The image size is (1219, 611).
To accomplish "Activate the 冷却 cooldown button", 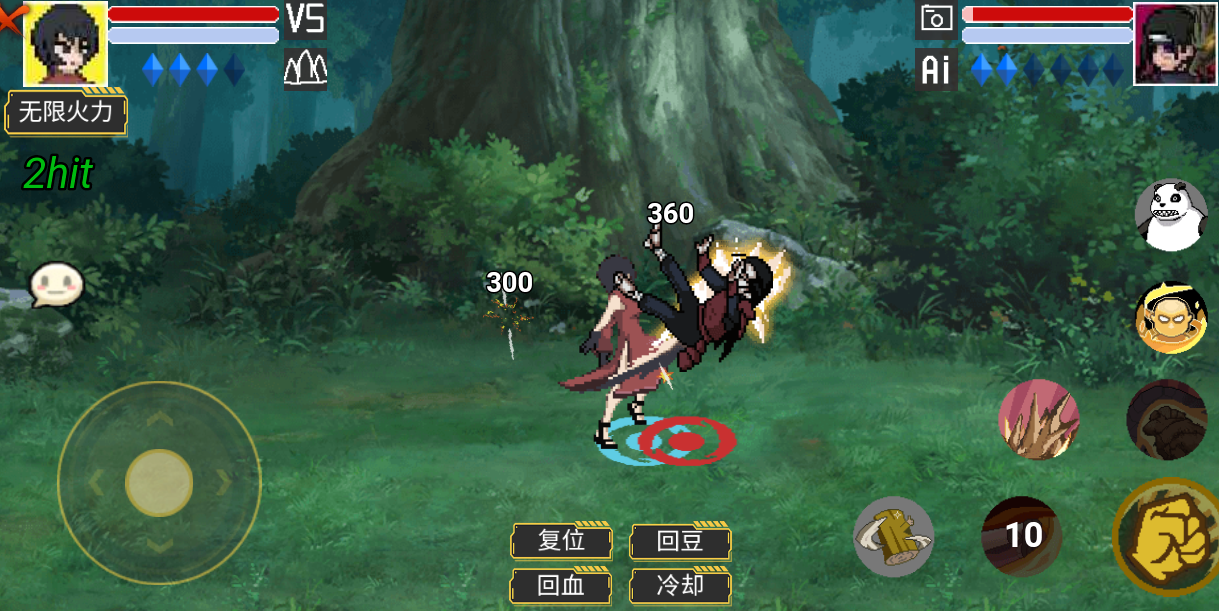I will click(680, 585).
